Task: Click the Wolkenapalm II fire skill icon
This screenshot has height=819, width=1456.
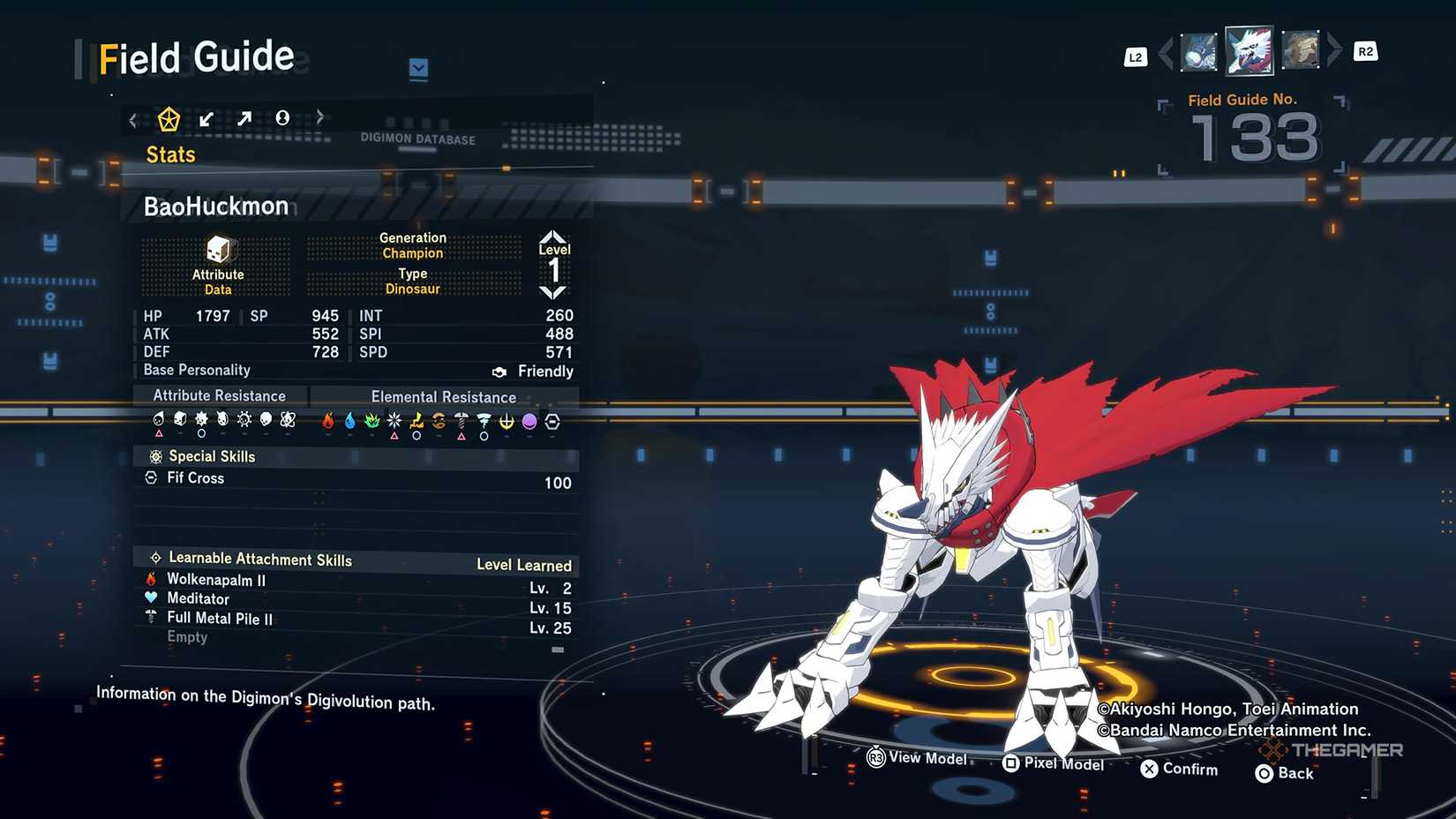Action: [x=152, y=580]
